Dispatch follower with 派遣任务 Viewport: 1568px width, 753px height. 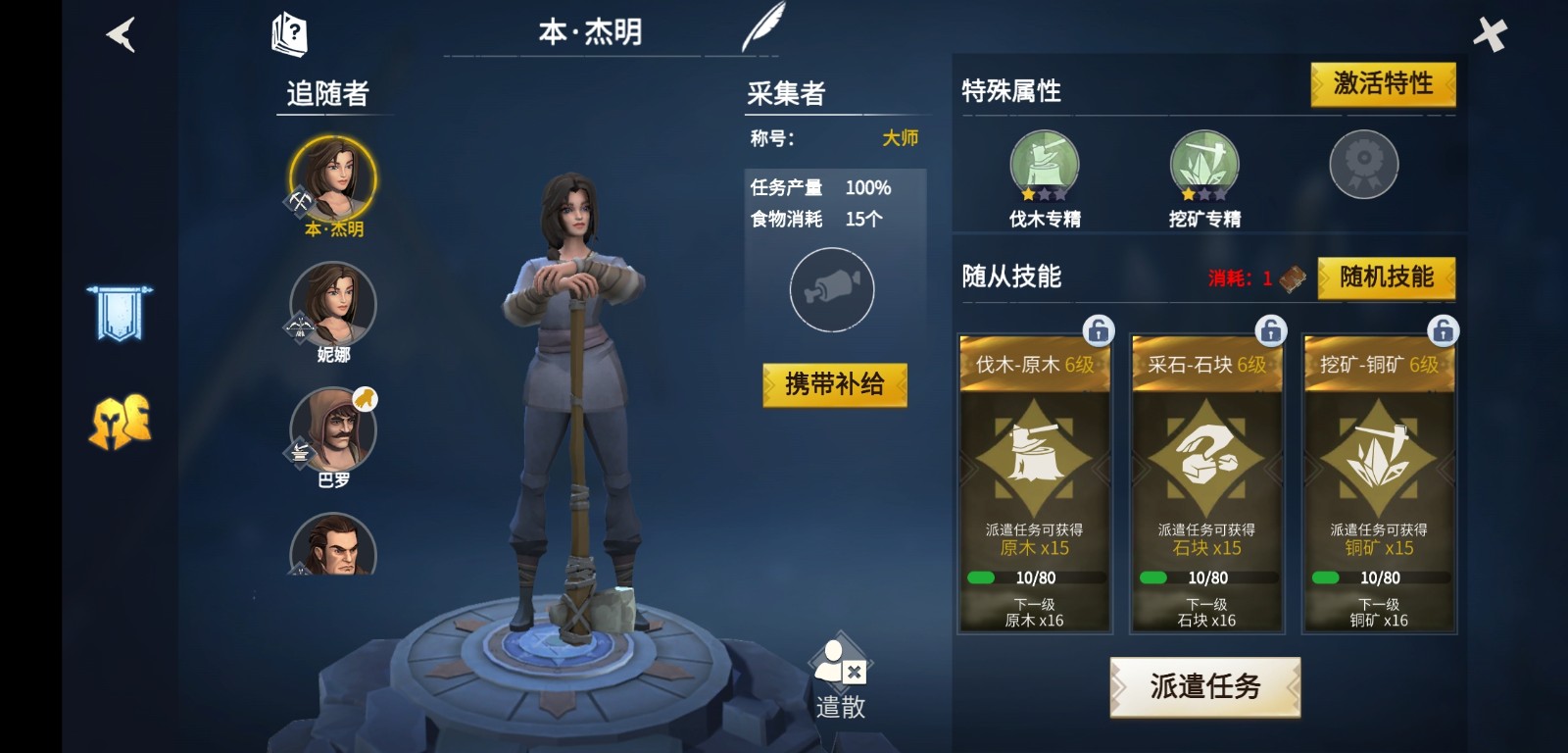(1204, 686)
